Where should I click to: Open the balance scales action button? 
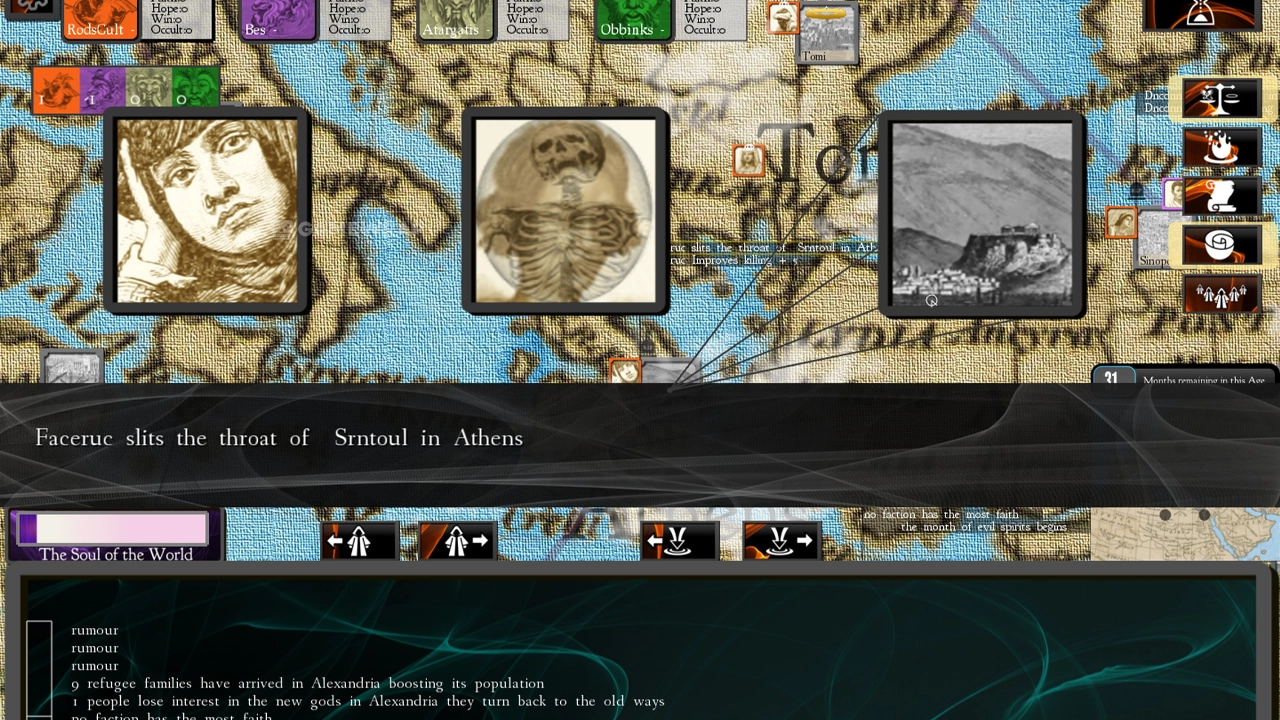1221,98
